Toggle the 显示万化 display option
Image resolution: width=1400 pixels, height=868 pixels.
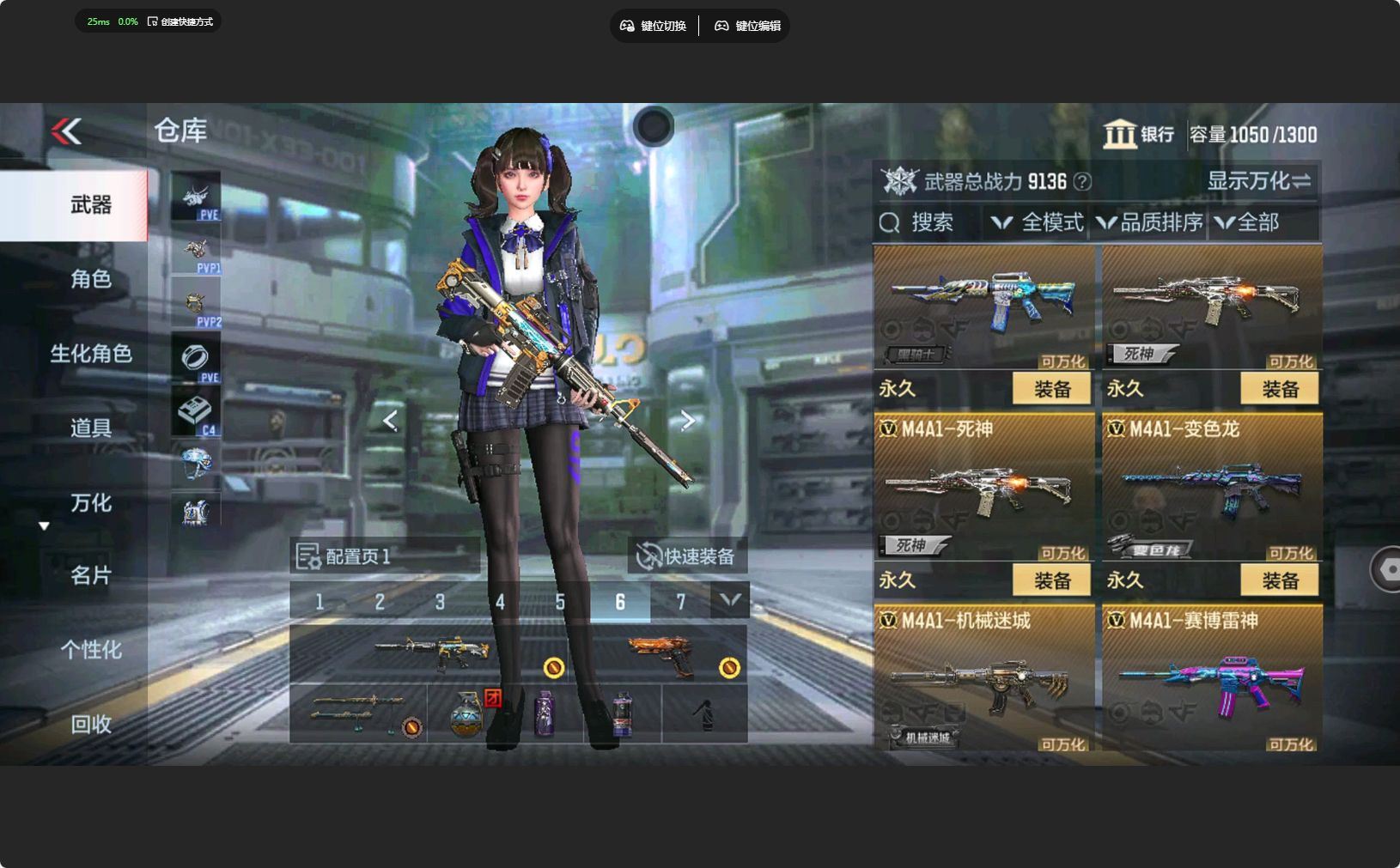1258,181
